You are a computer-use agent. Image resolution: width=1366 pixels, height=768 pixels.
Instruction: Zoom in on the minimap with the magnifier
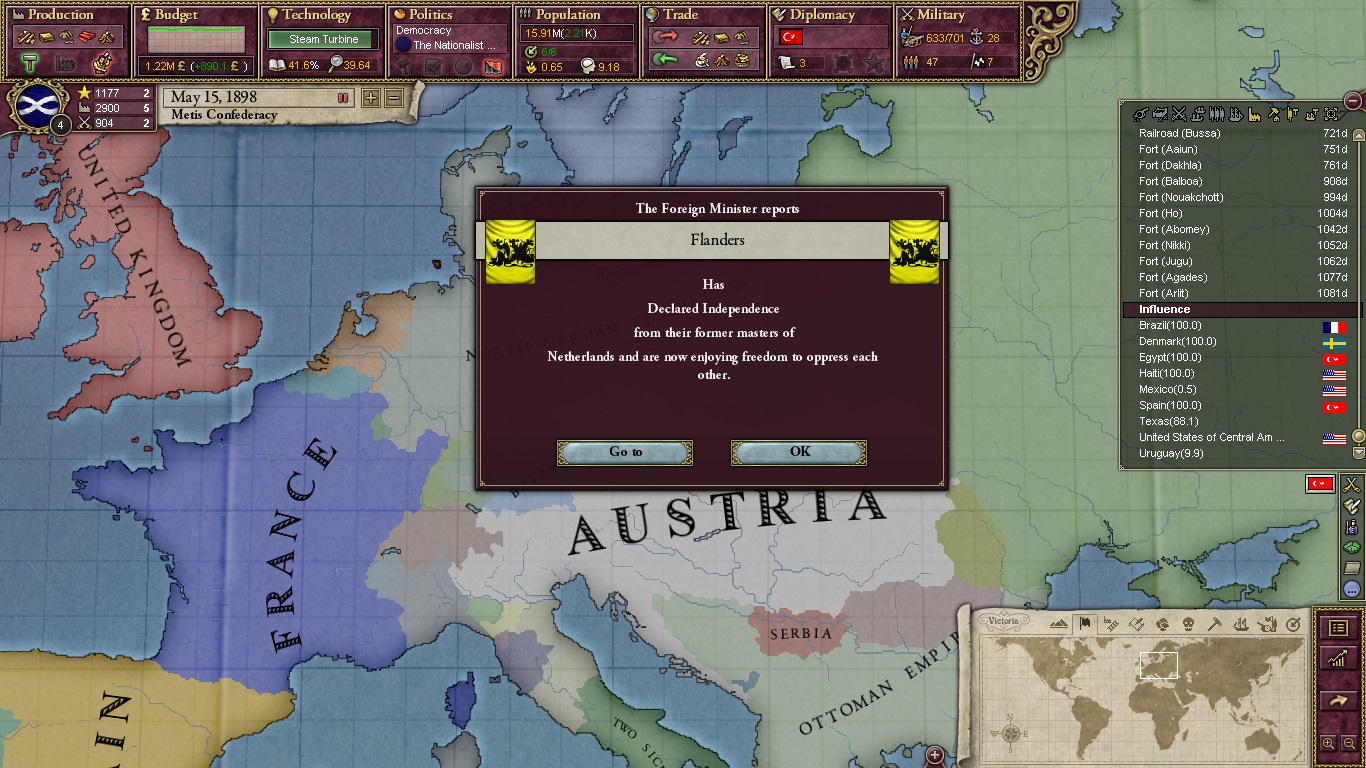pyautogui.click(x=1328, y=743)
